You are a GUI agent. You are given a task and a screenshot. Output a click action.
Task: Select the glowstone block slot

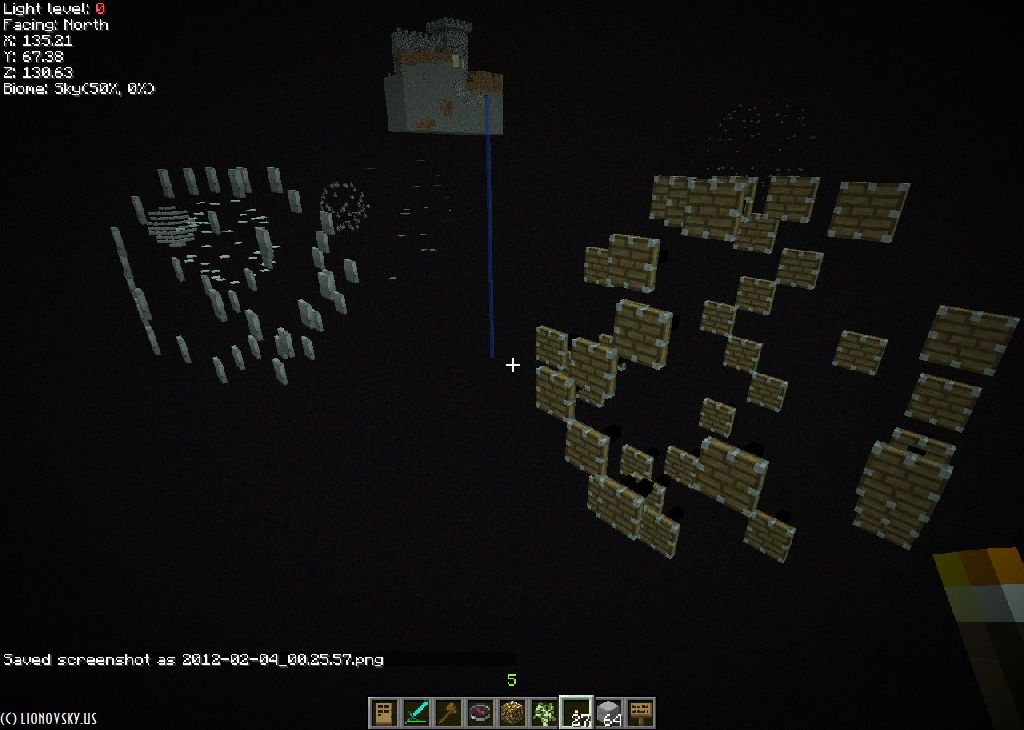tap(512, 713)
